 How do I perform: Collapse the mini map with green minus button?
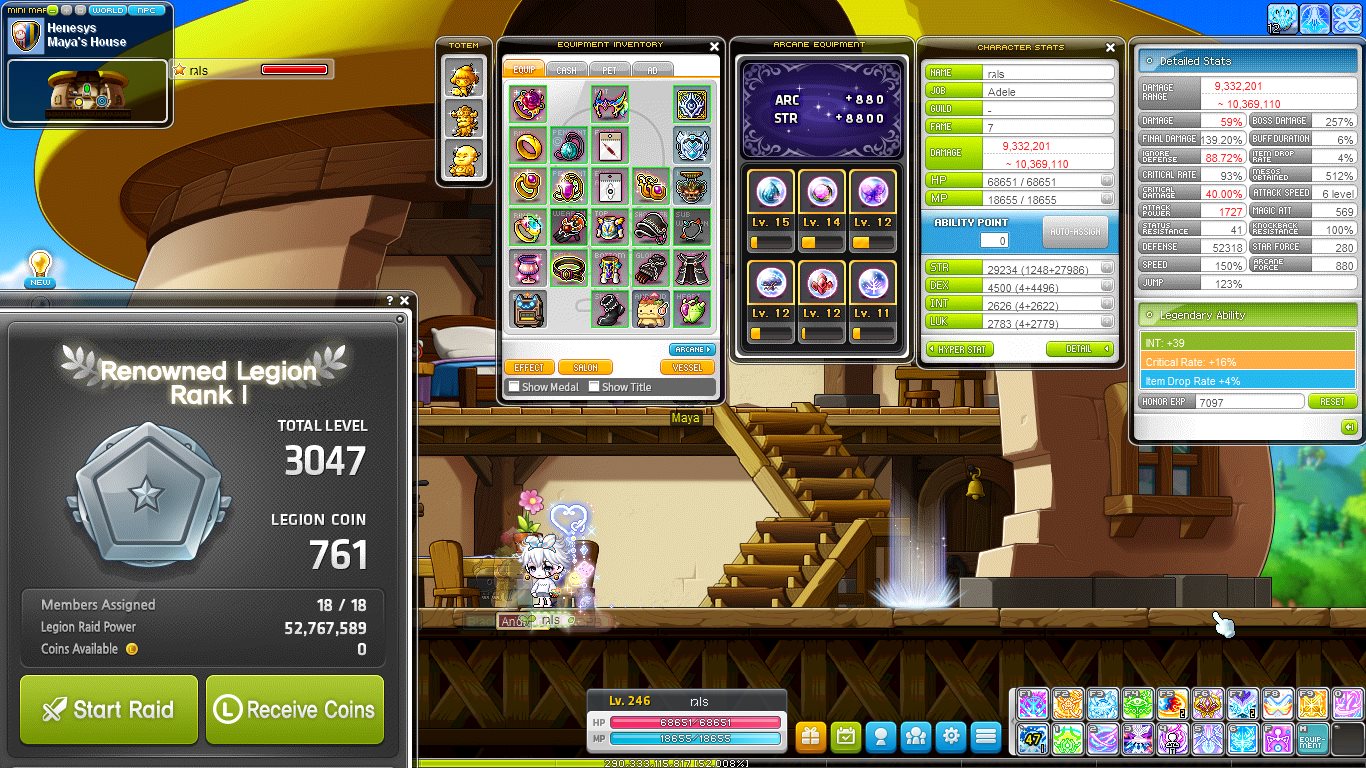pyautogui.click(x=52, y=9)
